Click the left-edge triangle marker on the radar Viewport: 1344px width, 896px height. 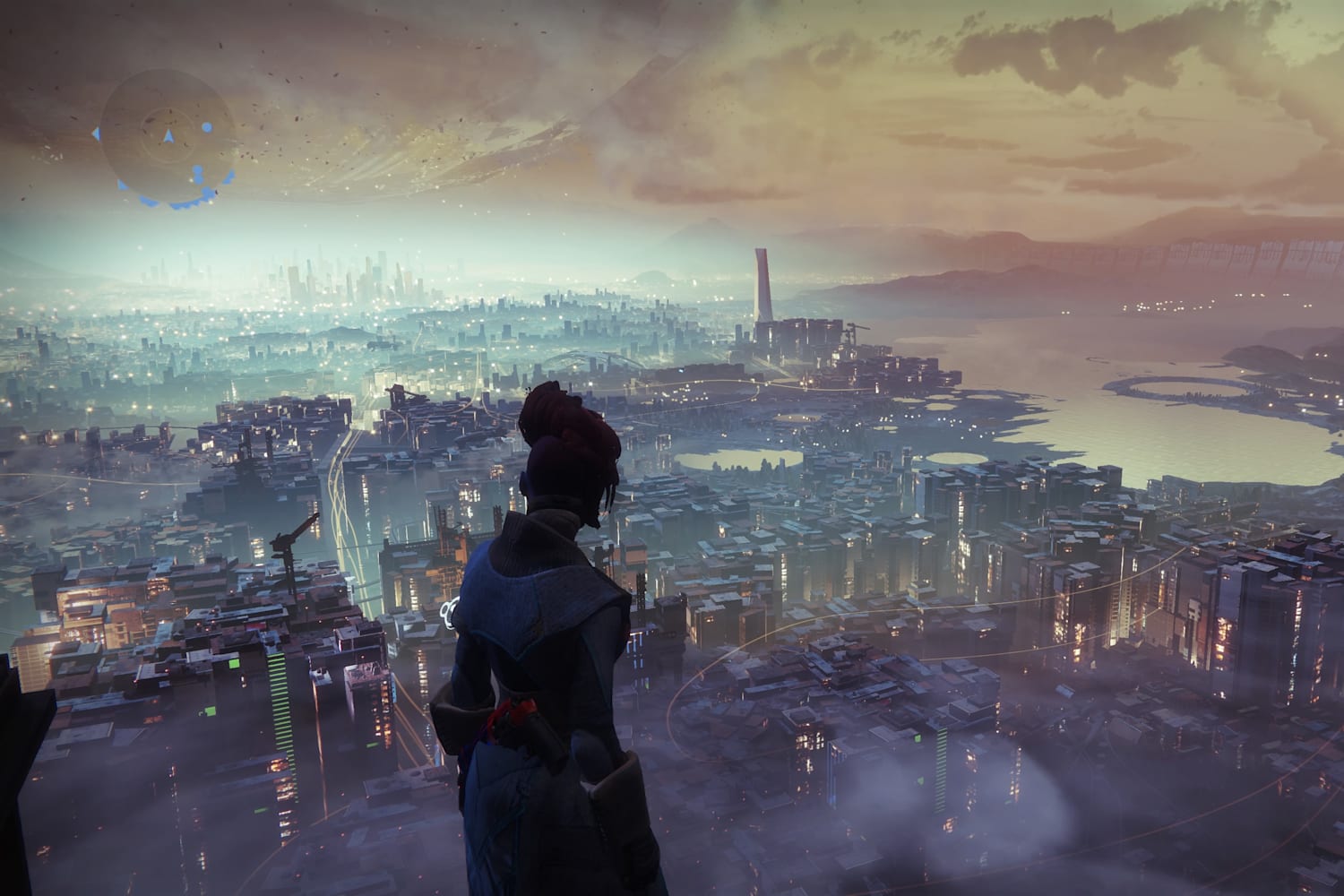[96, 134]
